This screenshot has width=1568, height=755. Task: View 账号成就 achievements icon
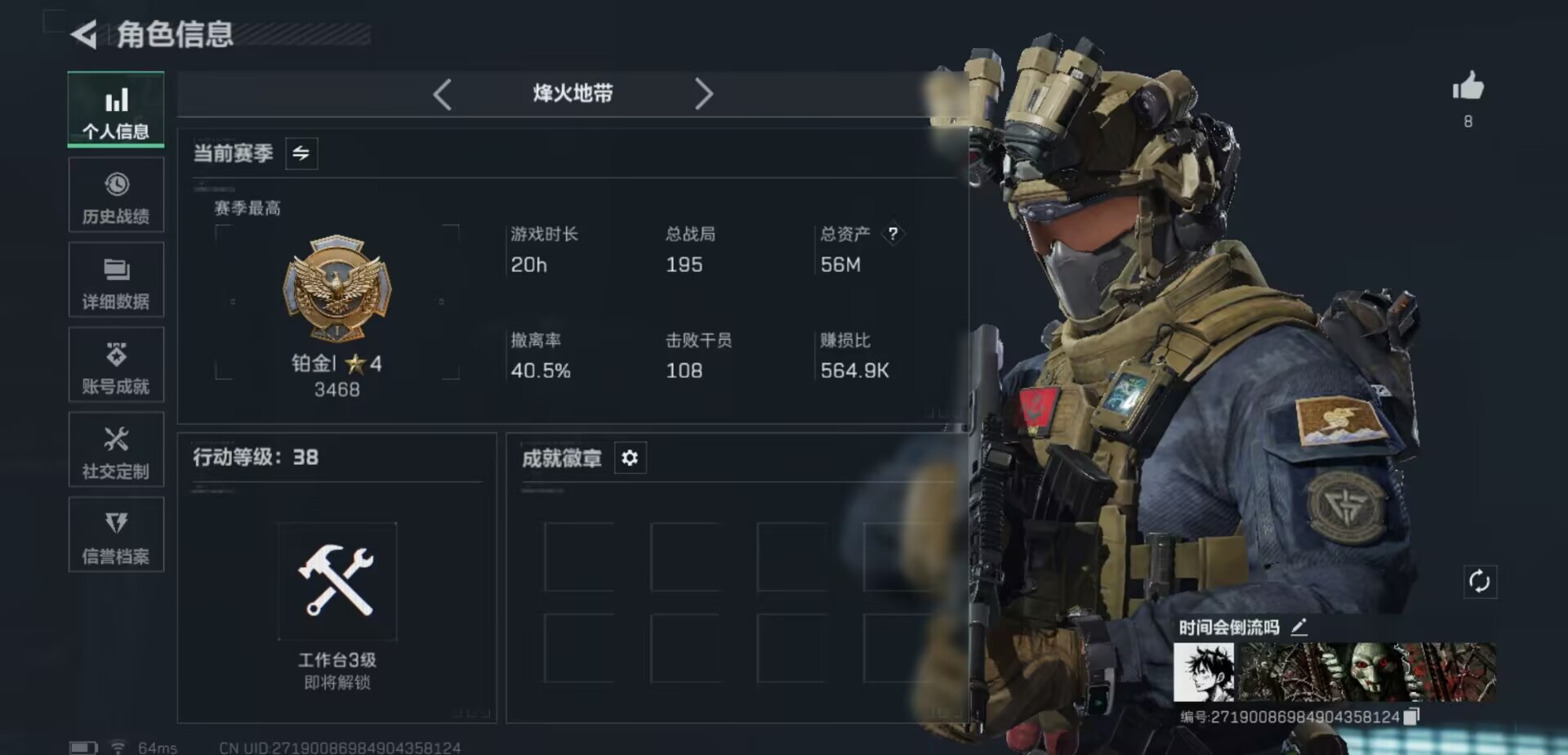pyautogui.click(x=116, y=365)
